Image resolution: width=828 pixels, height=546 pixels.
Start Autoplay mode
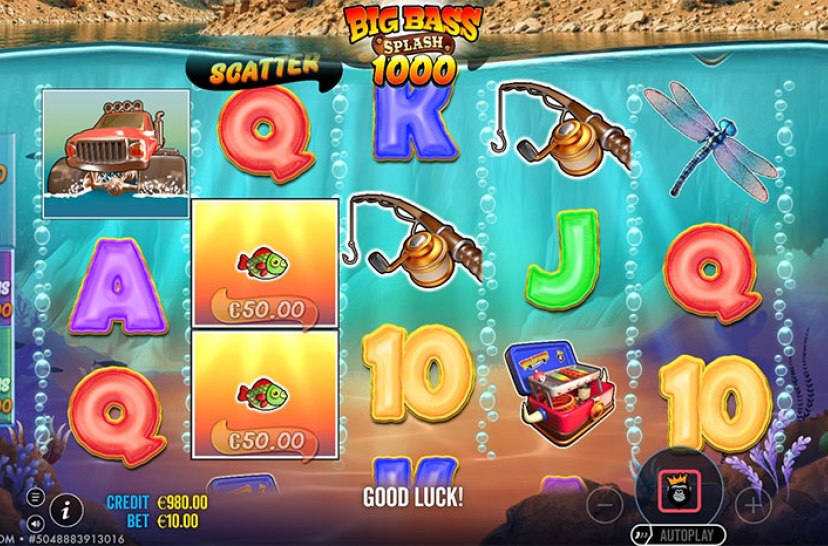[x=677, y=534]
